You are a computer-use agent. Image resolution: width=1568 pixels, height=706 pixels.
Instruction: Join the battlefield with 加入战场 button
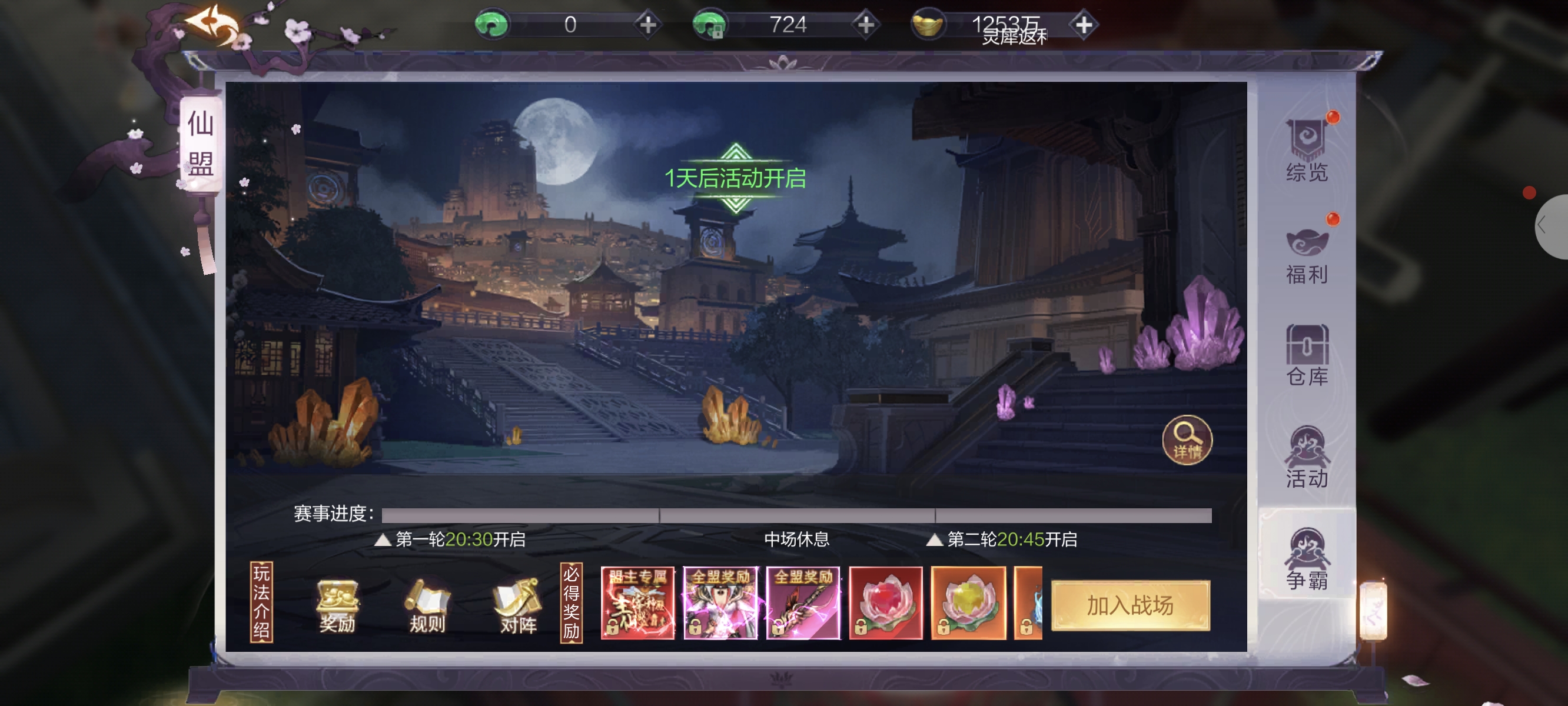[1130, 605]
